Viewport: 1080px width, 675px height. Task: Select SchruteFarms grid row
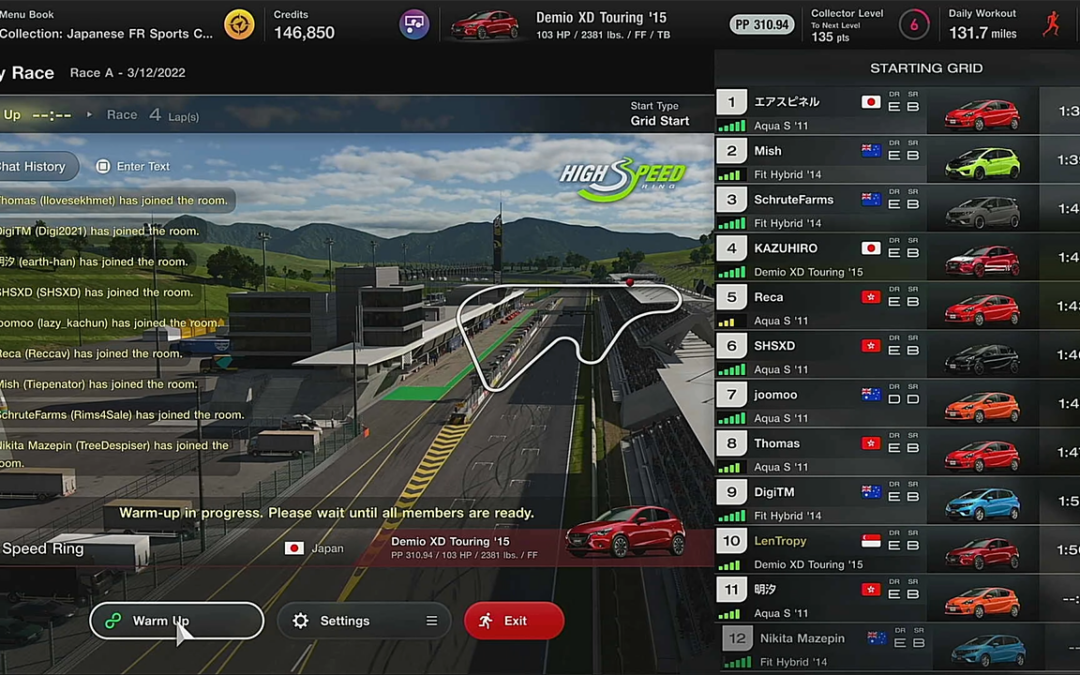tap(880, 209)
